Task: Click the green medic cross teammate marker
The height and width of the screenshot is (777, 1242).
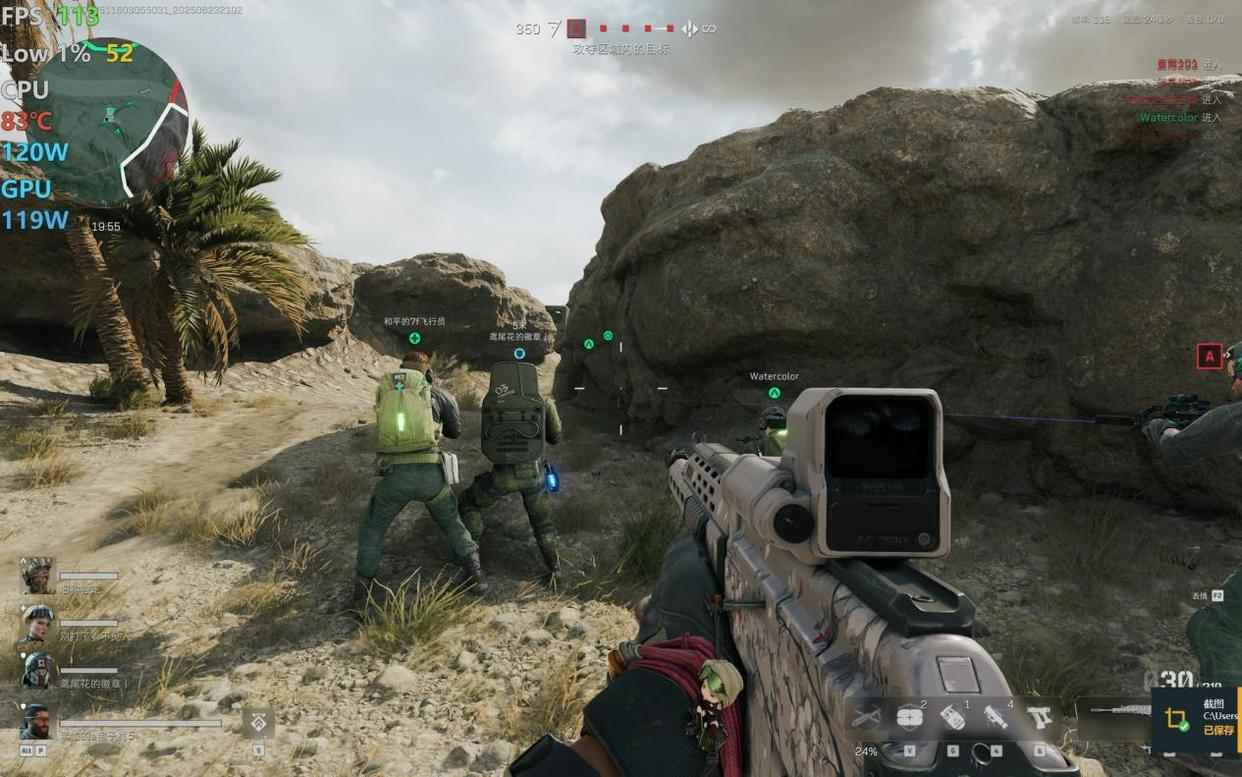Action: coord(415,338)
